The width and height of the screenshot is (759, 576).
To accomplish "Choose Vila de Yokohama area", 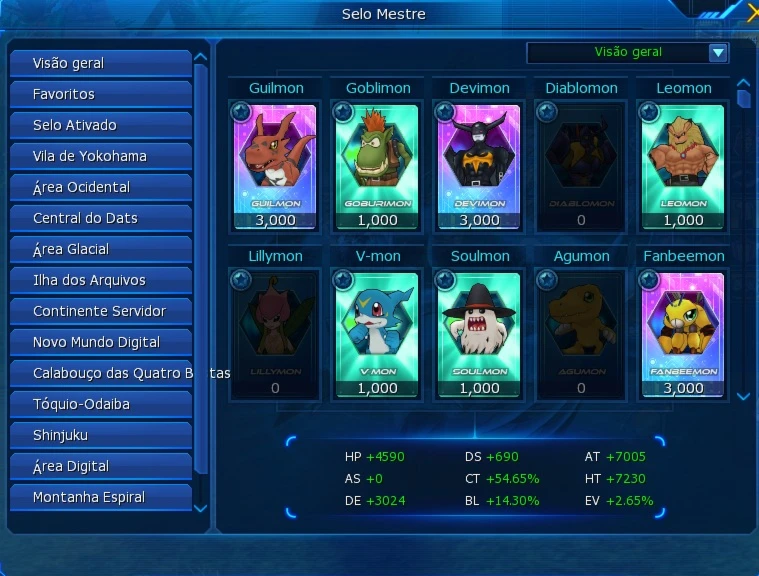I will [x=100, y=156].
